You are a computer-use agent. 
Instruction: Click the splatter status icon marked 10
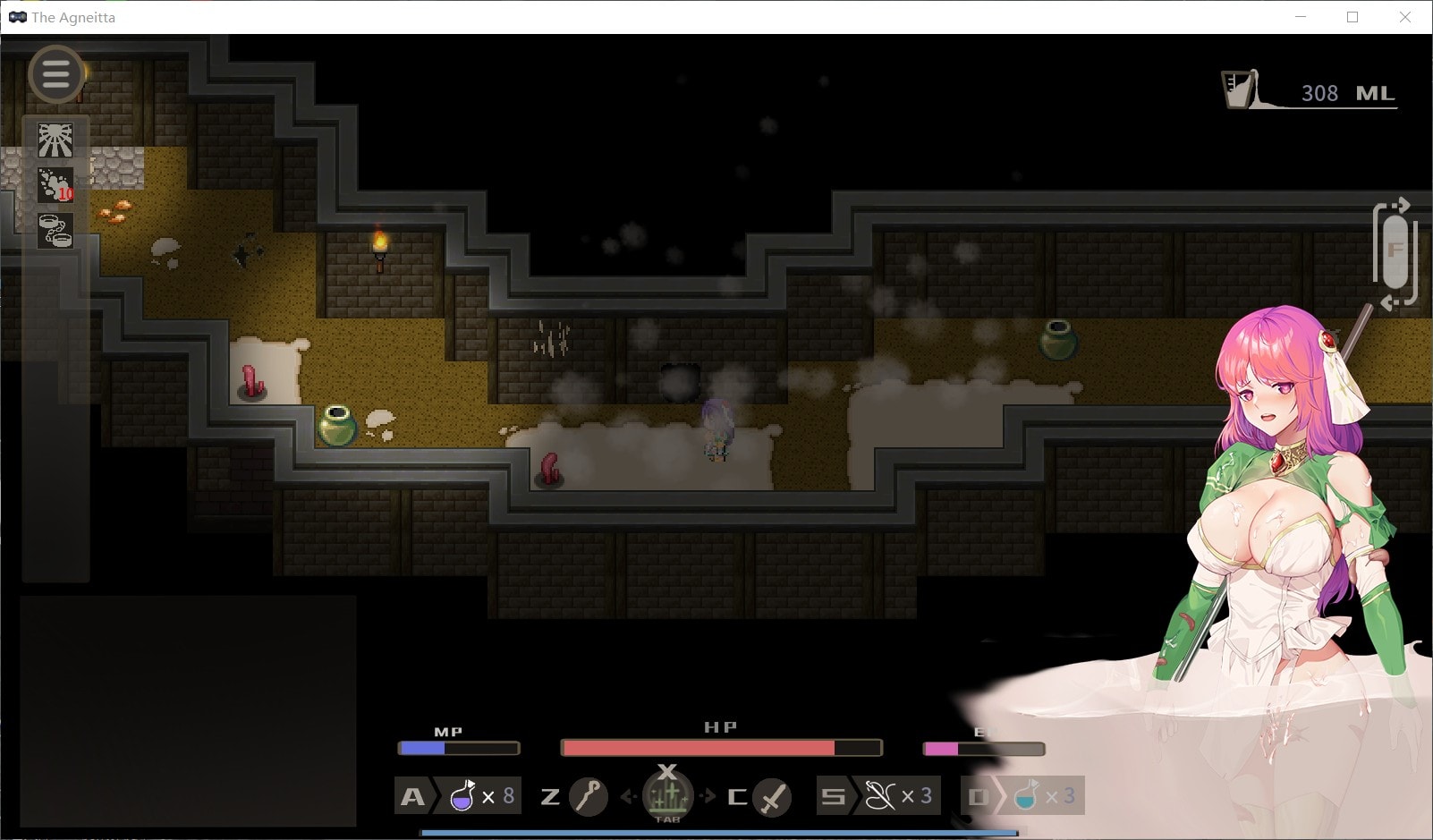[55, 185]
